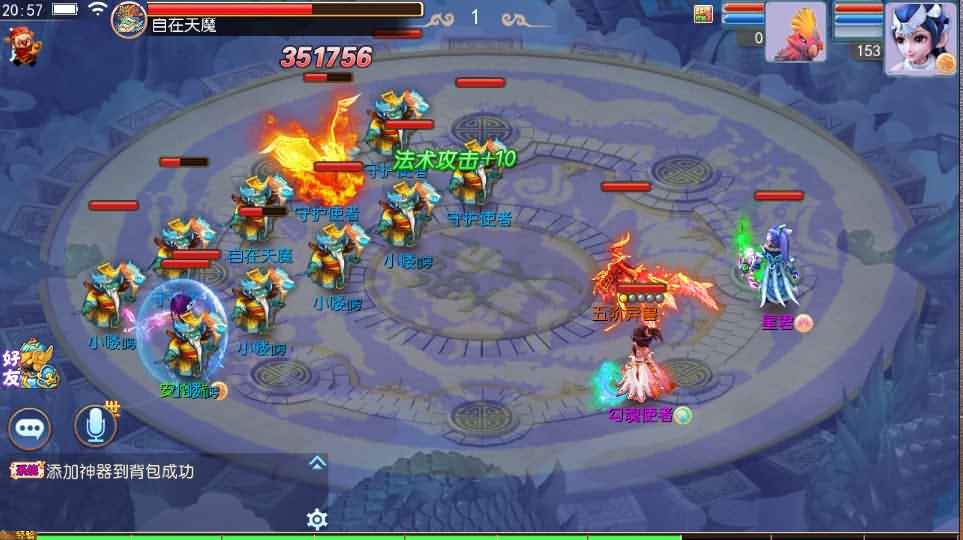This screenshot has height=540, width=963.
Task: Open the chat speech-bubble button
Action: 31,428
